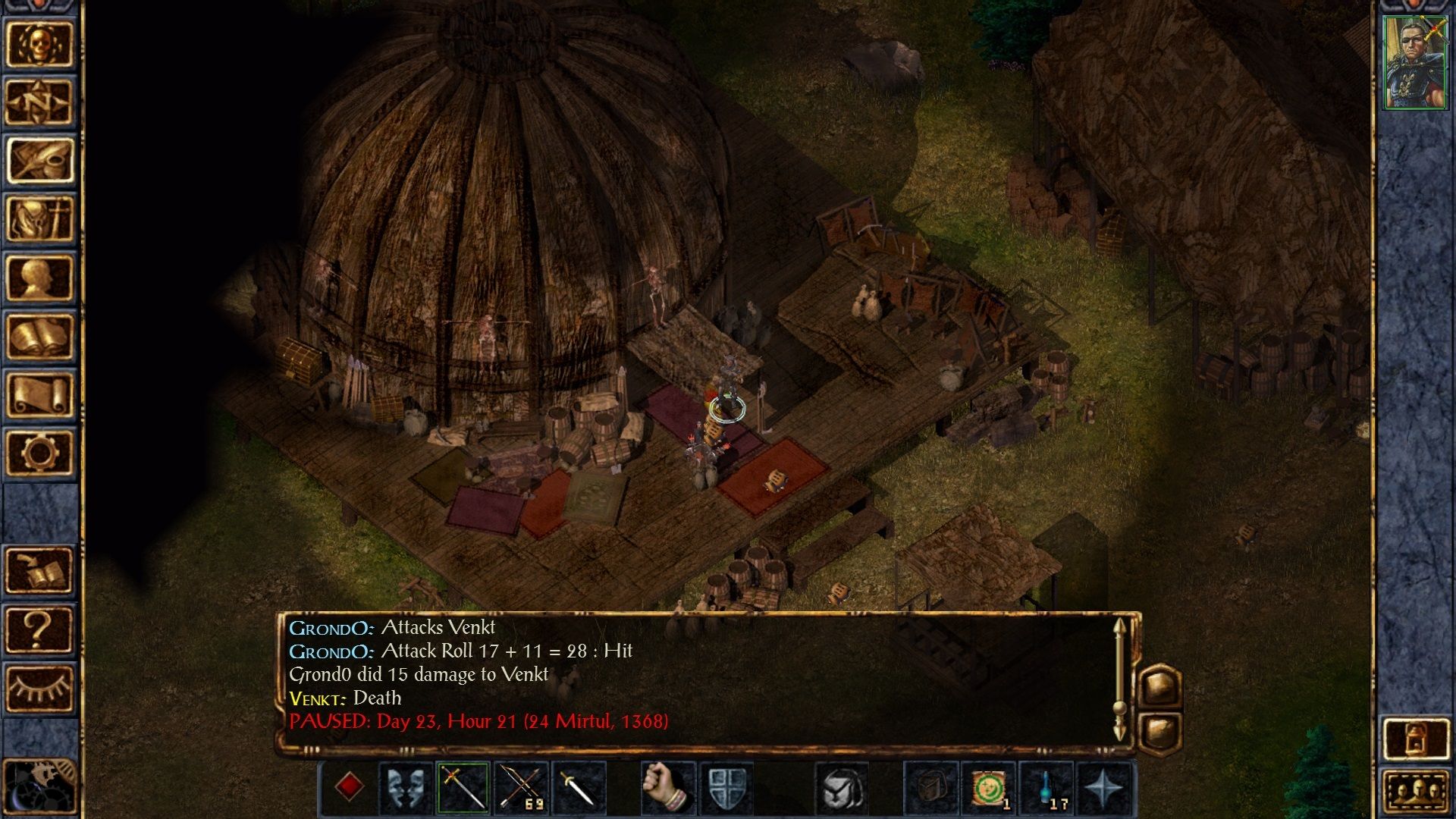Viewport: 1456px width, 819px height.
Task: Open the area map with the compass icon
Action: [39, 102]
